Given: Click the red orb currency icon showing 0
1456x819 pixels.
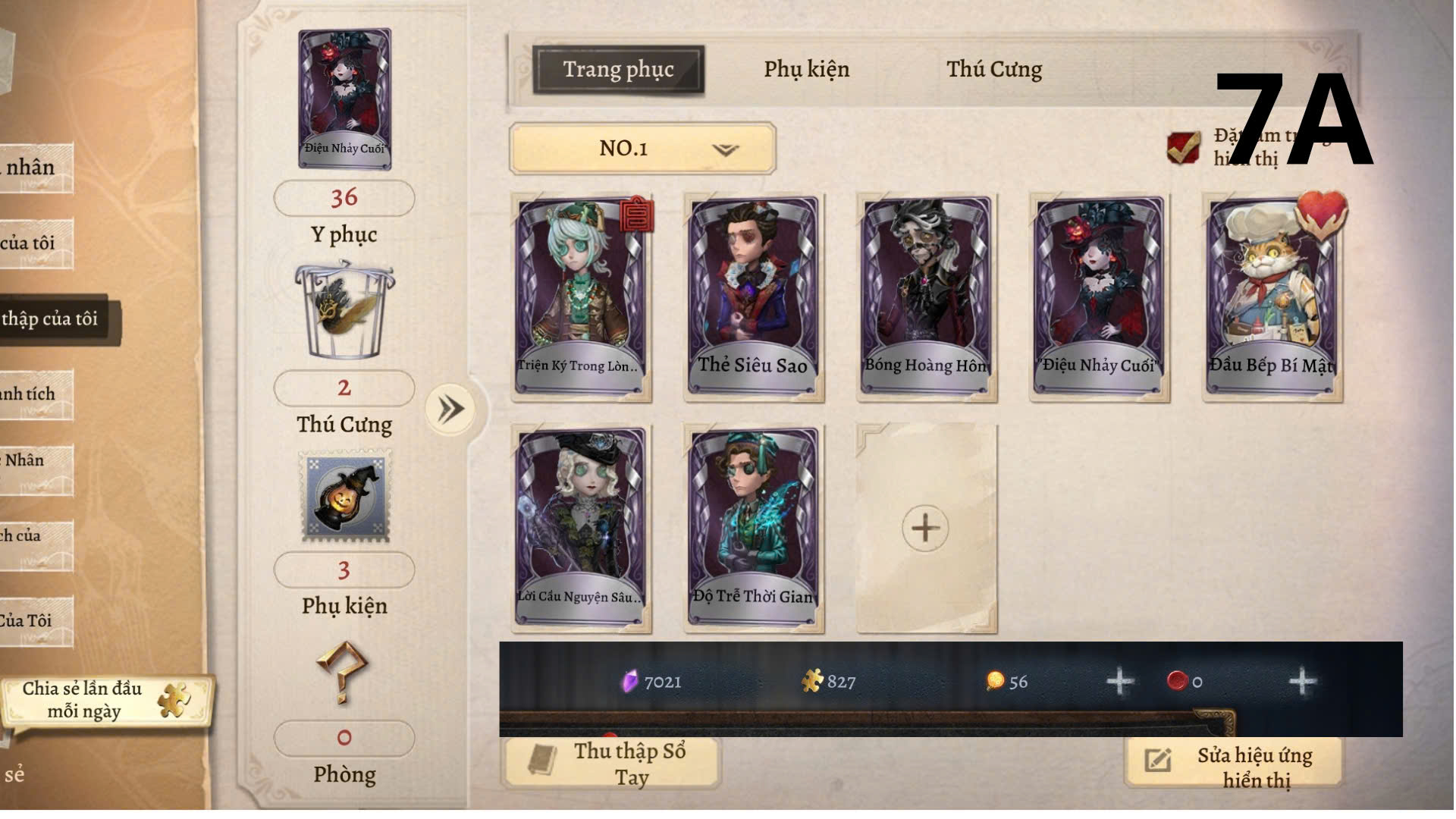Looking at the screenshot, I should [1178, 682].
